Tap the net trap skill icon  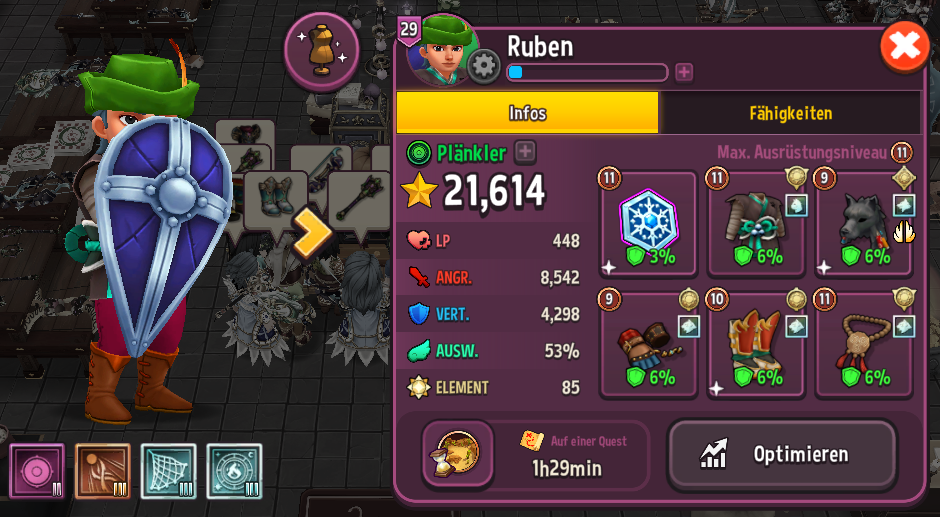(x=168, y=471)
